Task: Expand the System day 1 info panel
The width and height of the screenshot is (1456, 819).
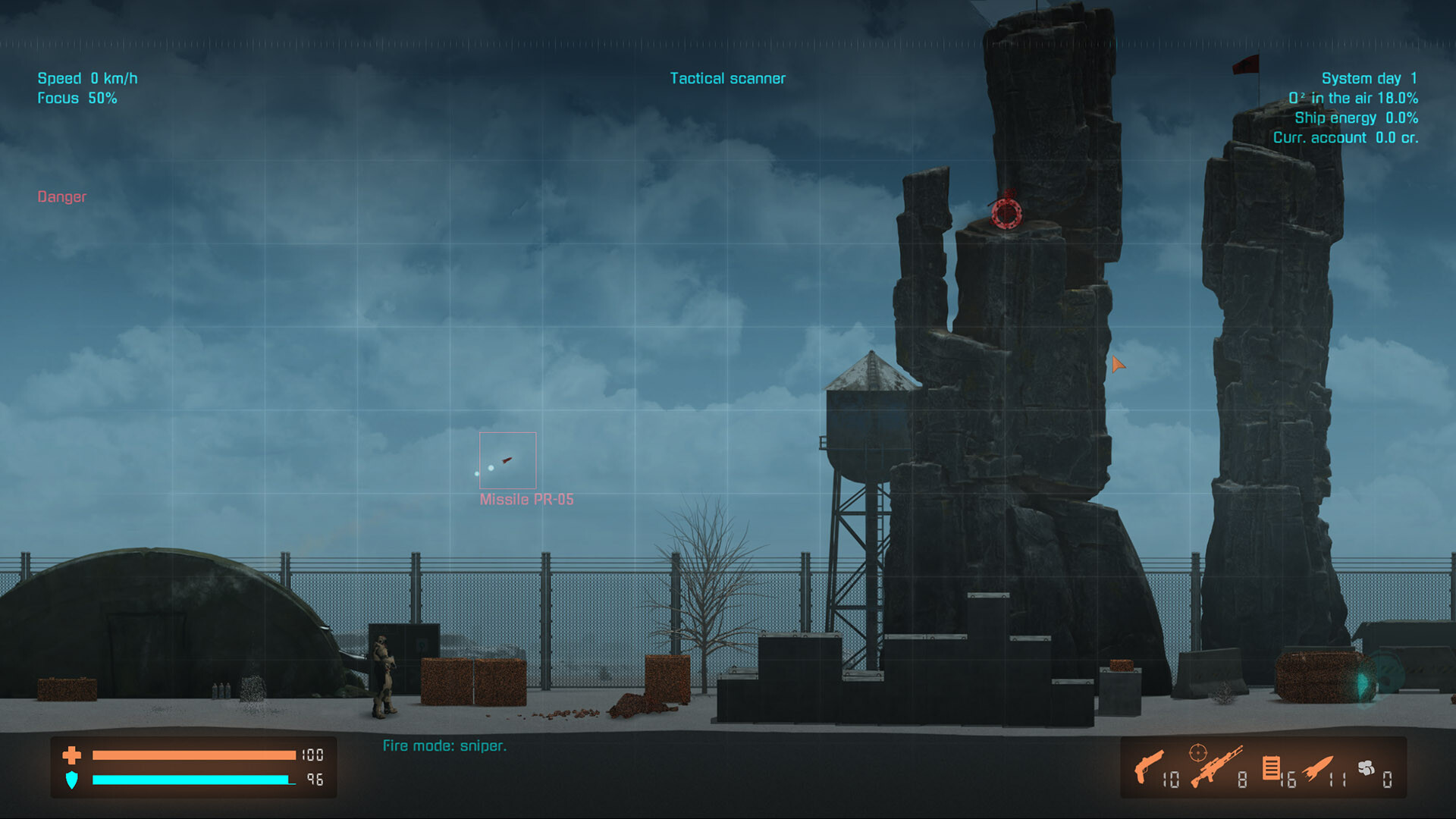Action: pyautogui.click(x=1370, y=78)
